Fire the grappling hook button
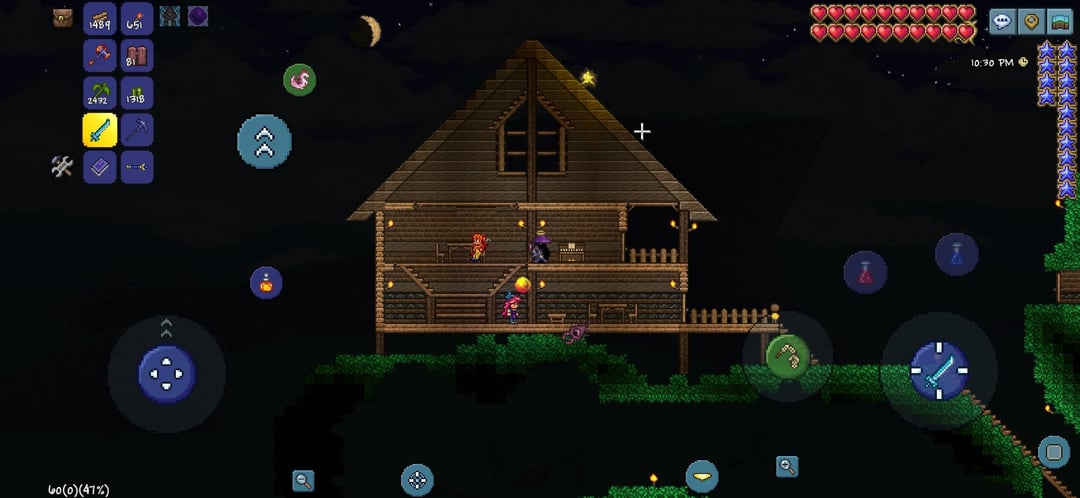Viewport: 1080px width, 498px height. click(x=787, y=355)
